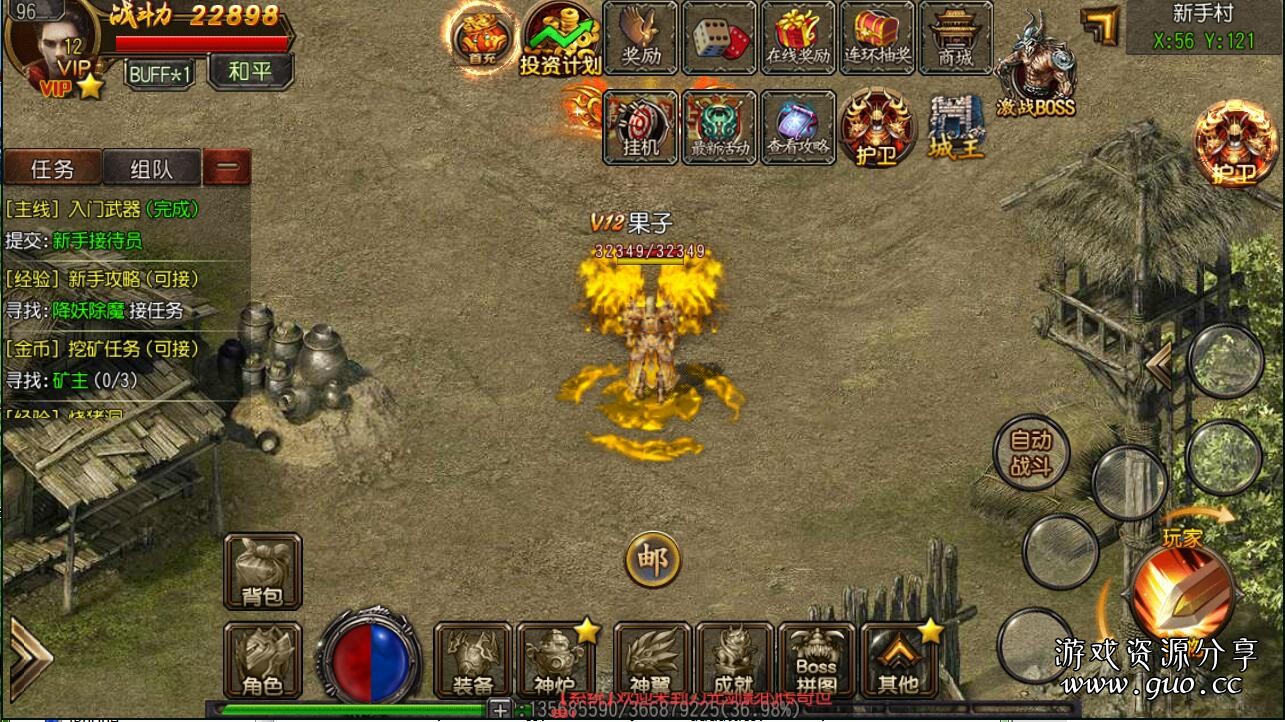Toggle 自动战斗 auto battle
The image size is (1285, 722).
[x=1031, y=453]
